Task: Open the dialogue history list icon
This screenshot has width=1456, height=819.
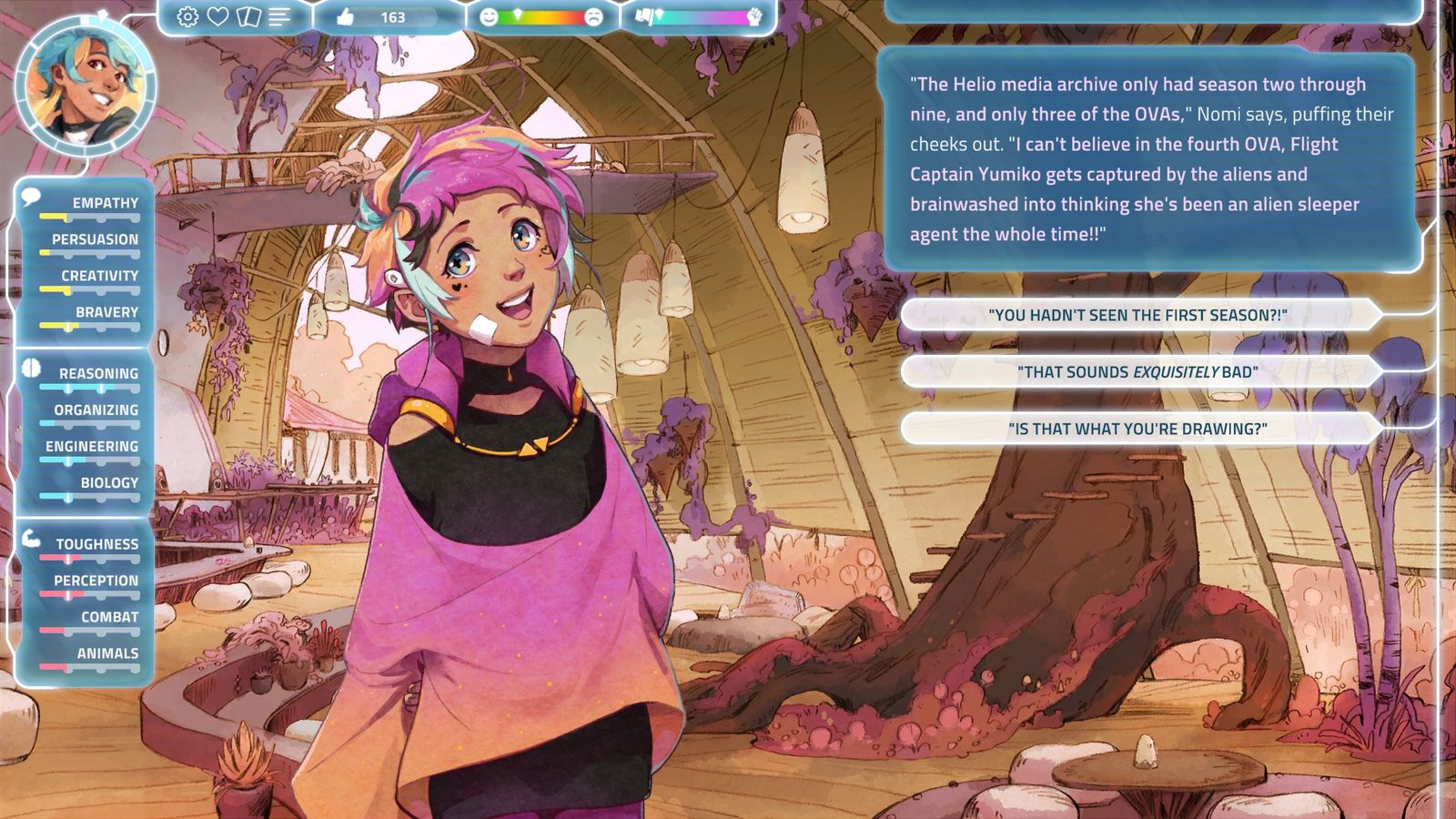Action: pos(278,15)
